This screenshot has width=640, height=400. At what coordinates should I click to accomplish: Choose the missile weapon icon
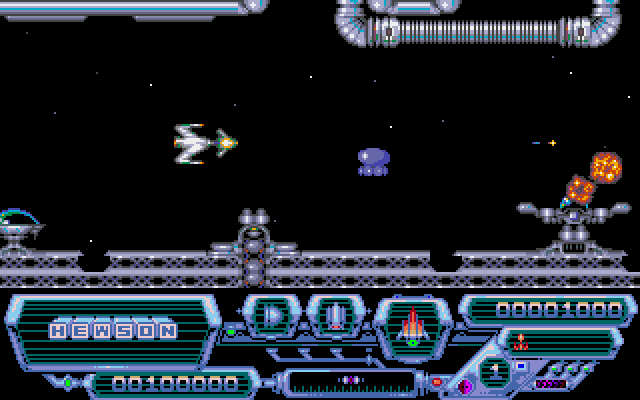tap(336, 318)
